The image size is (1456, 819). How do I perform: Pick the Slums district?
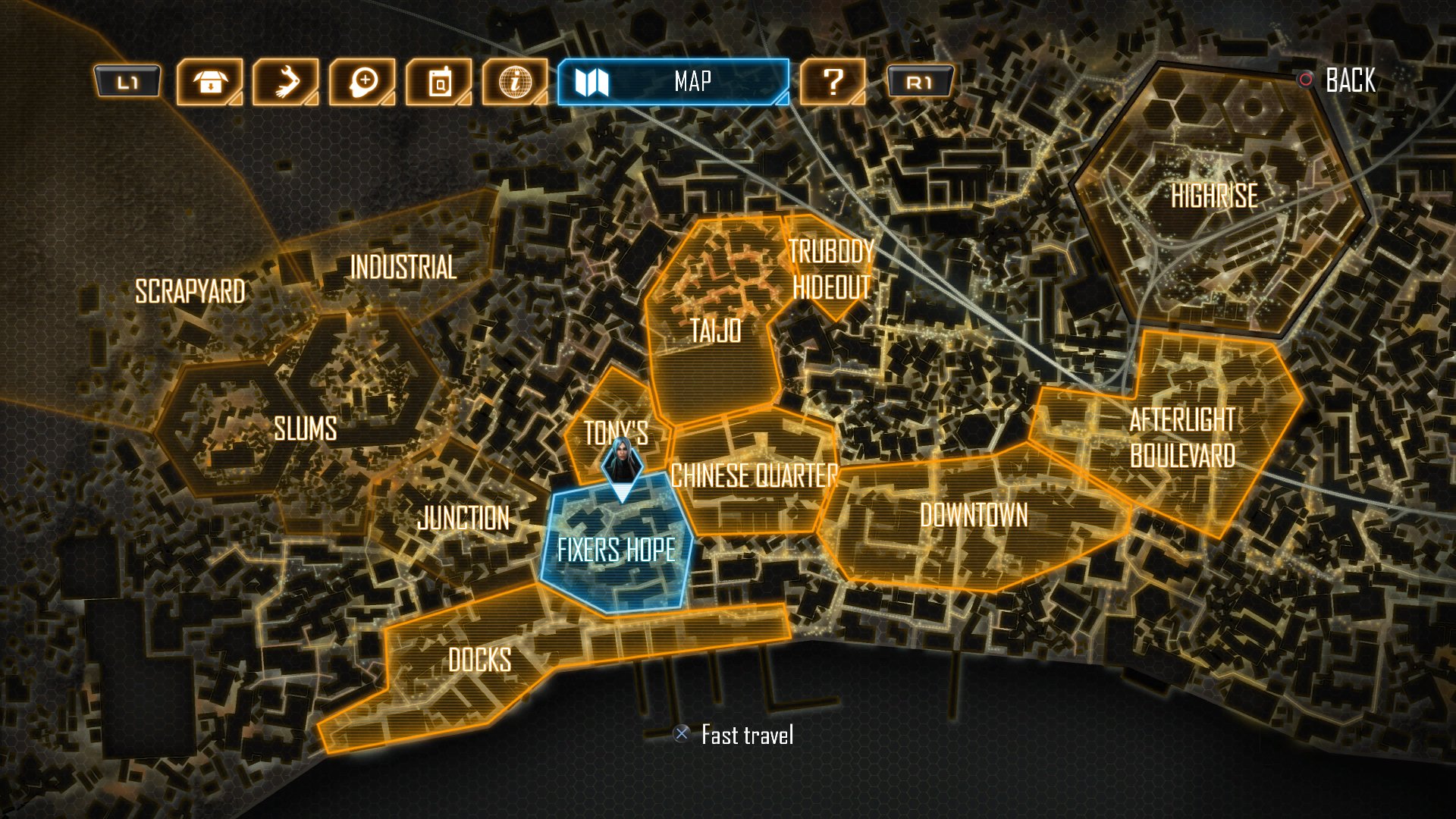tap(305, 429)
